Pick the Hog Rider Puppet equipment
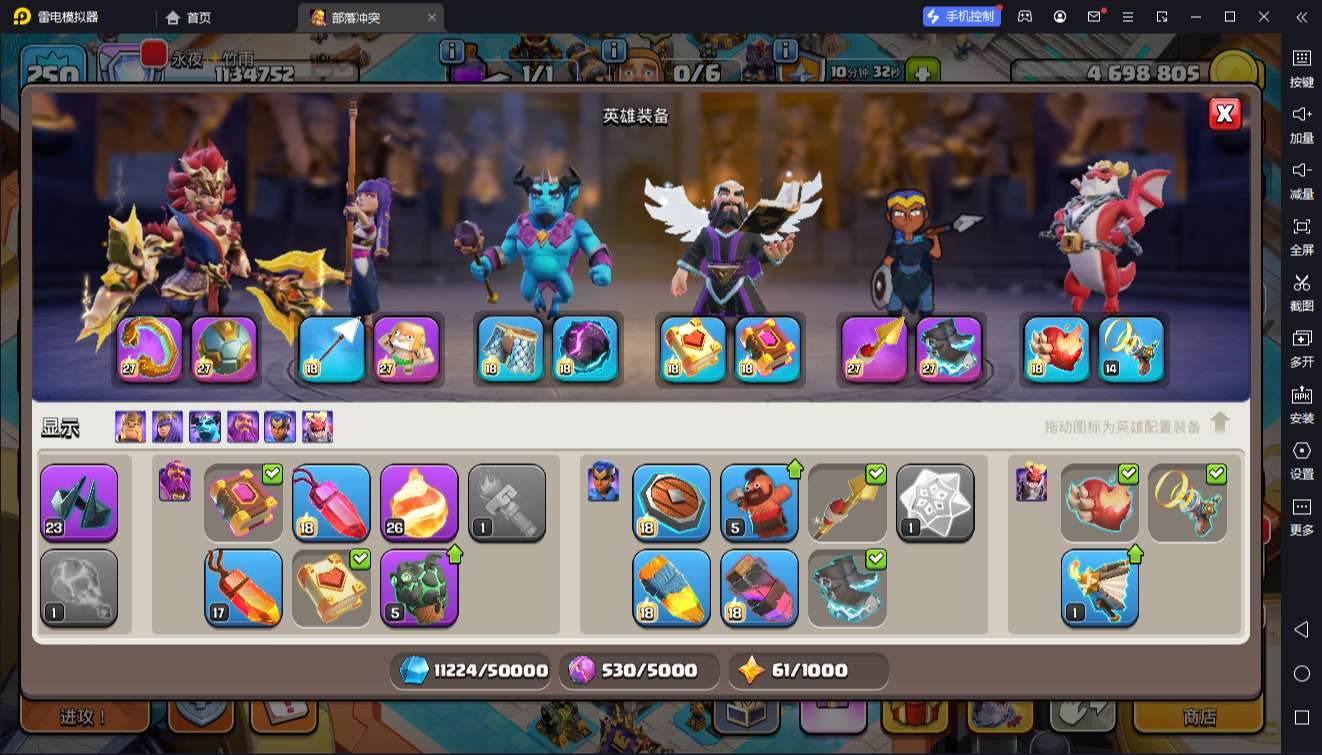Image resolution: width=1322 pixels, height=755 pixels. (x=759, y=502)
